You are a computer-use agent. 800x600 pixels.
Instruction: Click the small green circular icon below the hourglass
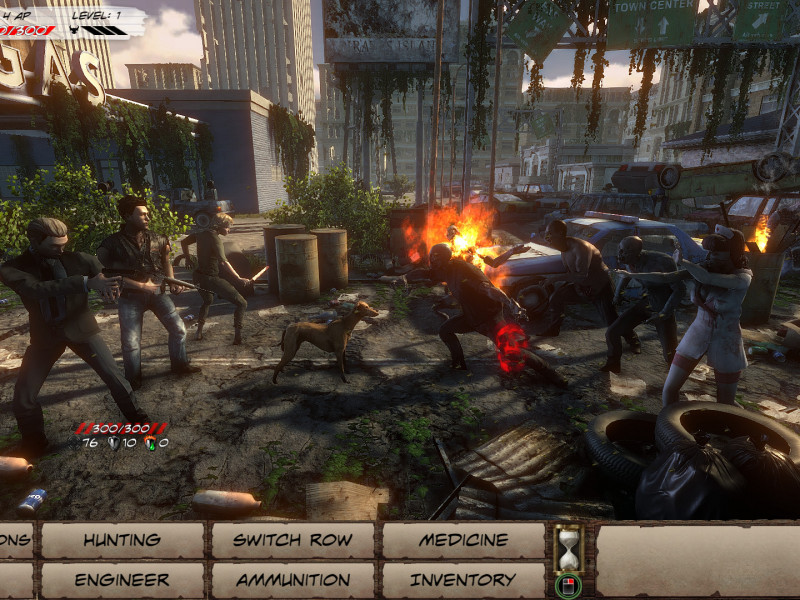568,585
